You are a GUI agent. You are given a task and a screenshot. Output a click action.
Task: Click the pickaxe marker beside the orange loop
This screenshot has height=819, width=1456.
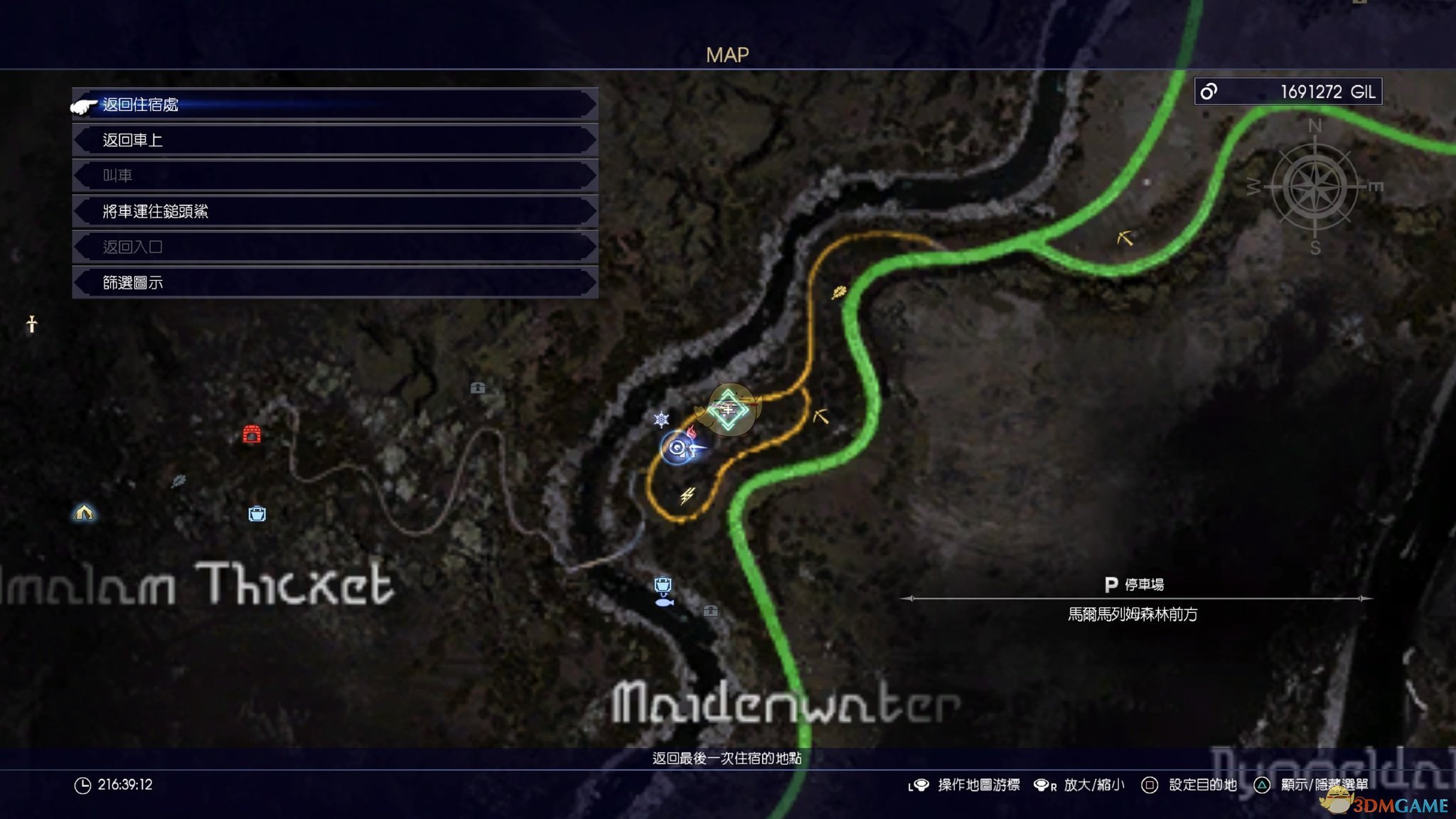click(x=820, y=416)
